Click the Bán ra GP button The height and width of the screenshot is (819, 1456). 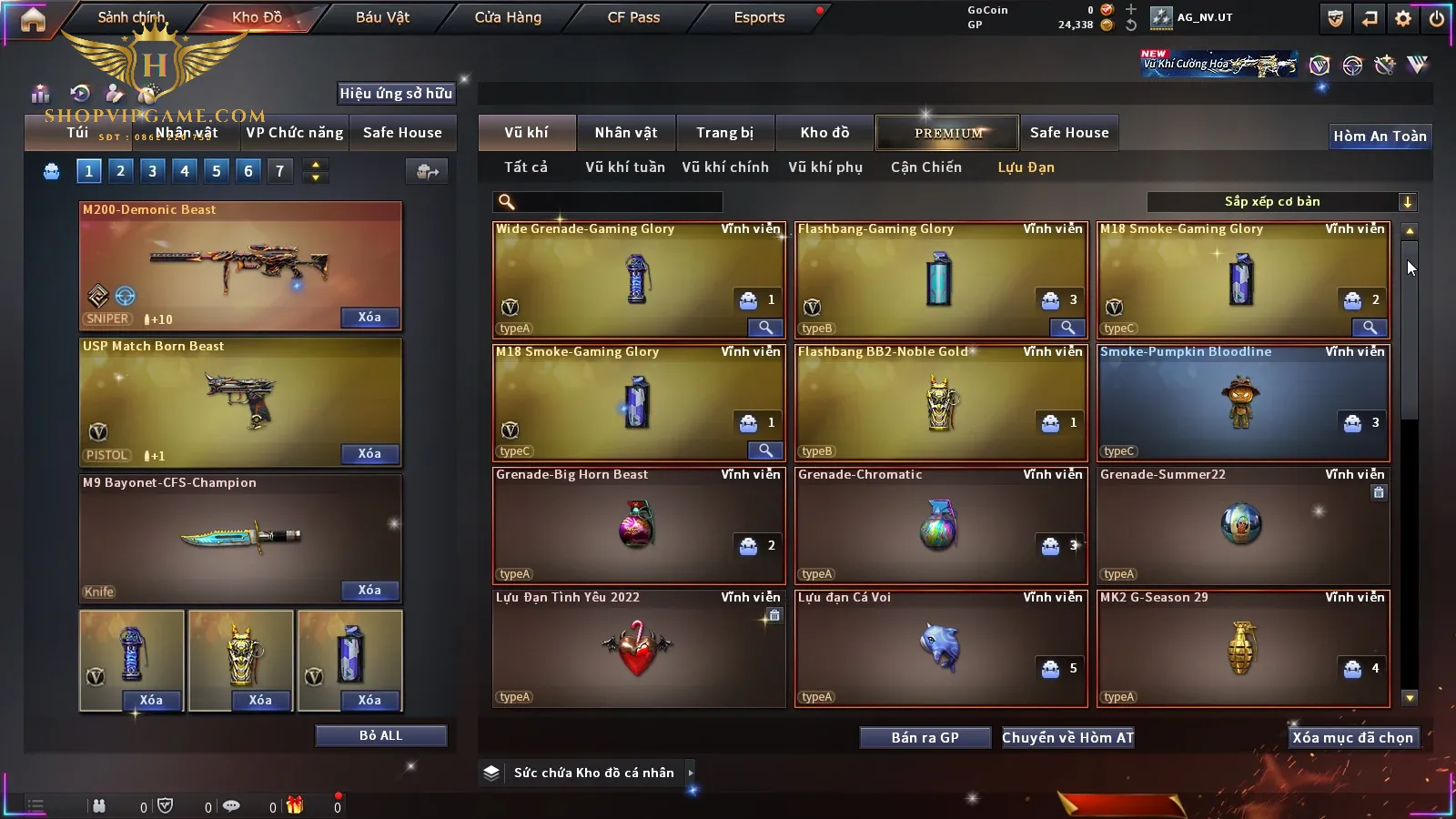pos(925,738)
